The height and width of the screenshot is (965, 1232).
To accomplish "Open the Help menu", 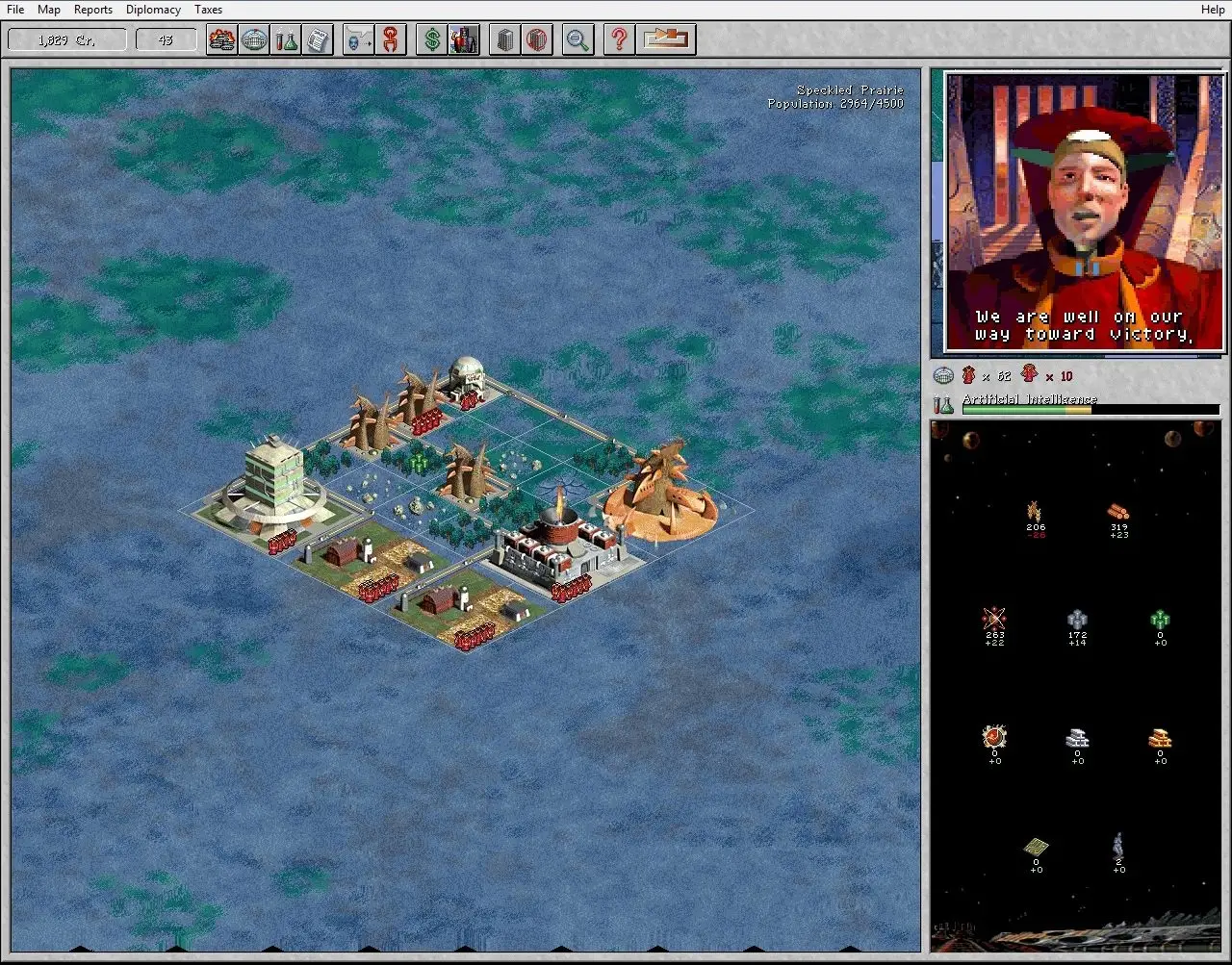I will click(x=1213, y=10).
